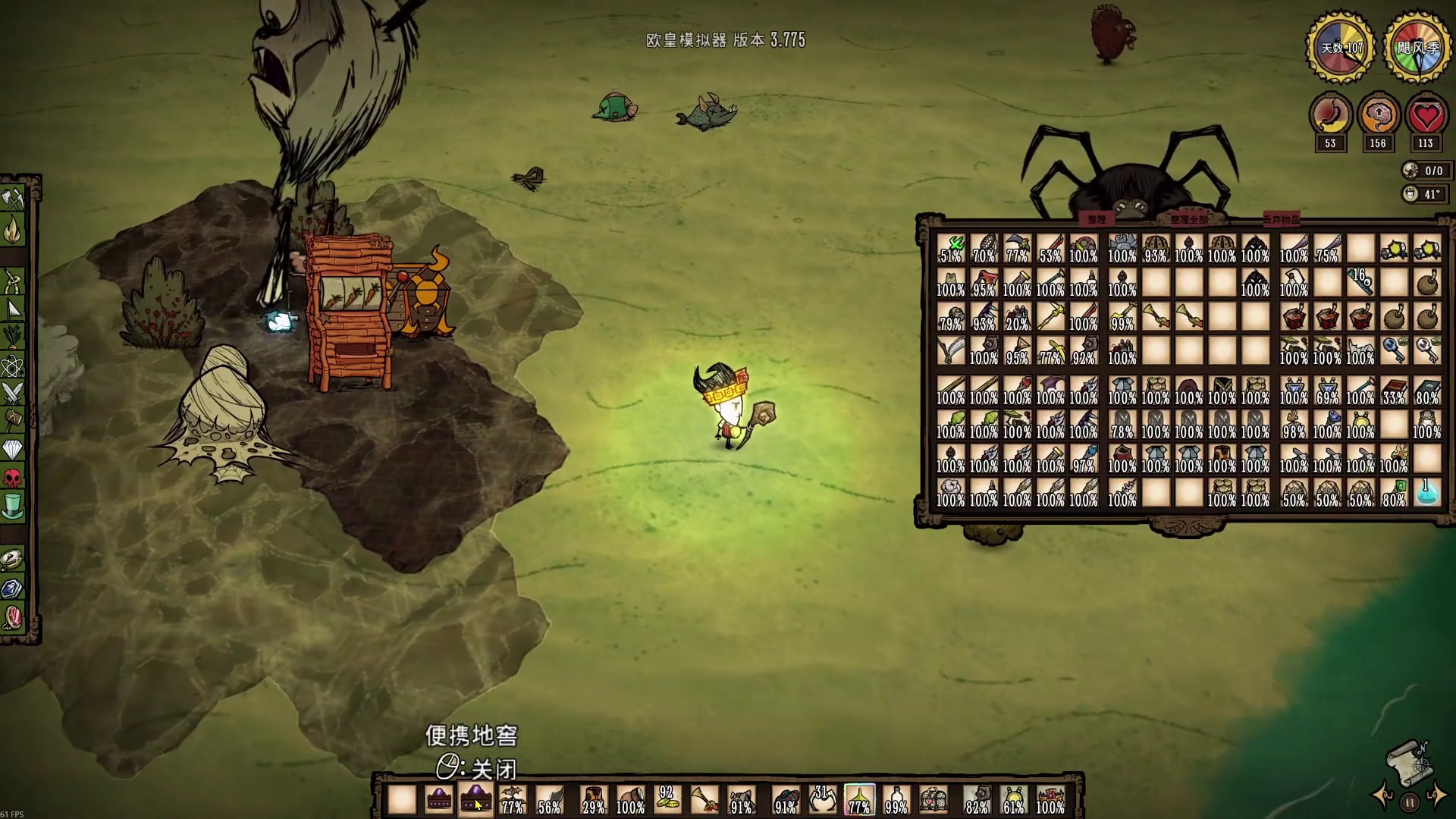Image resolution: width=1456 pixels, height=819 pixels.
Task: Switch to the Fight crossed-swords tab
Action: 13,393
